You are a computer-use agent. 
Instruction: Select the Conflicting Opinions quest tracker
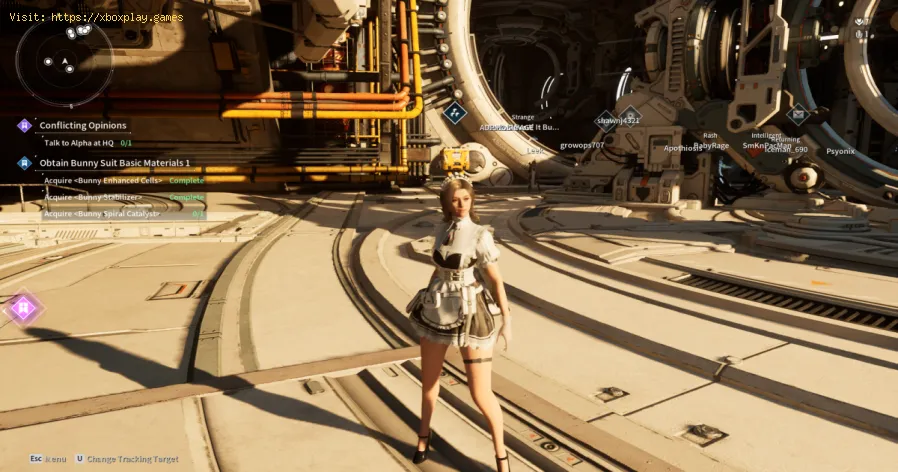coord(83,125)
